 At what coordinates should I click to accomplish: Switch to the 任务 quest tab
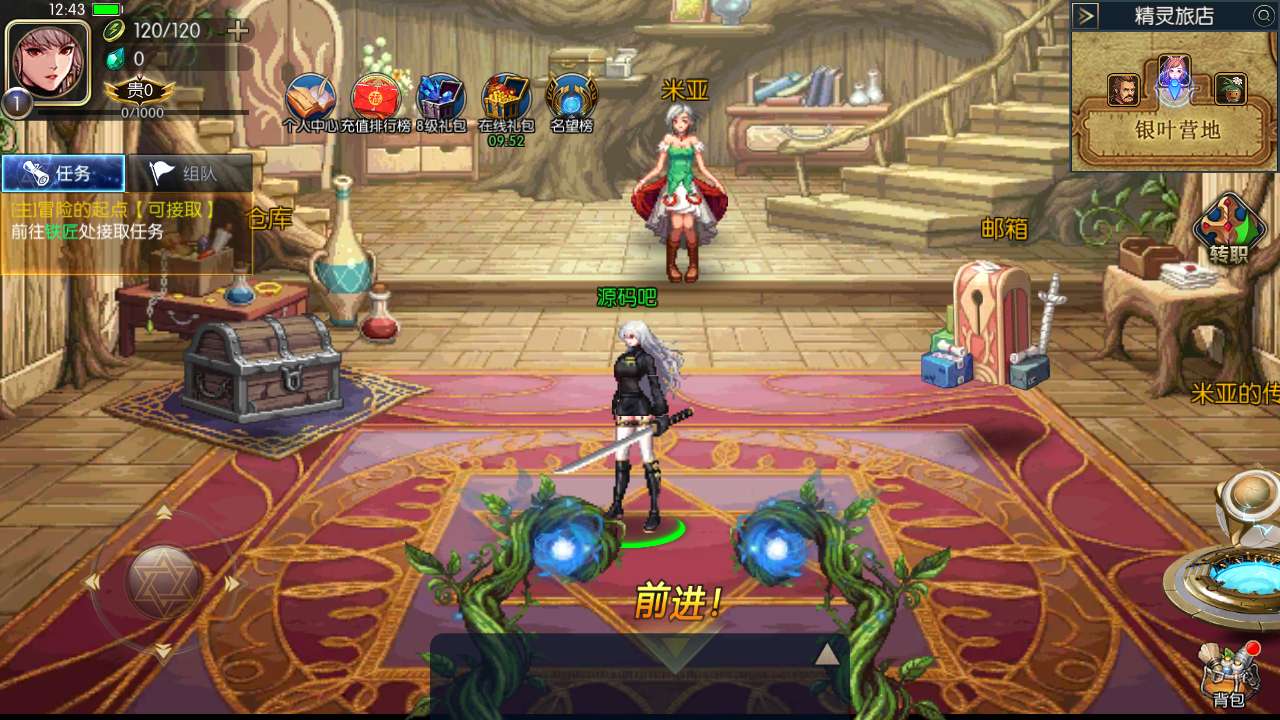[63, 174]
